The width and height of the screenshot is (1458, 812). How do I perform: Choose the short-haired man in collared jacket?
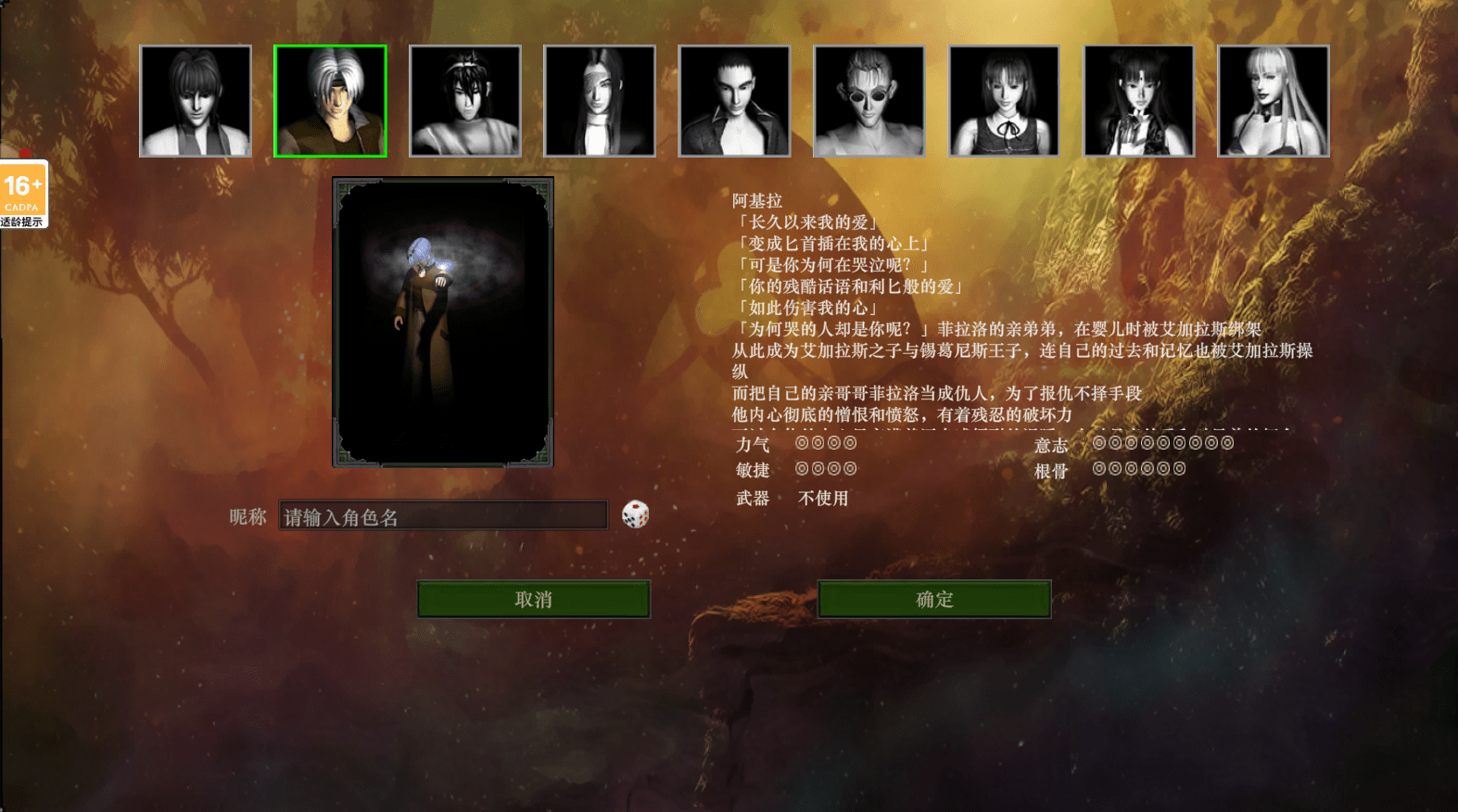pyautogui.click(x=734, y=101)
